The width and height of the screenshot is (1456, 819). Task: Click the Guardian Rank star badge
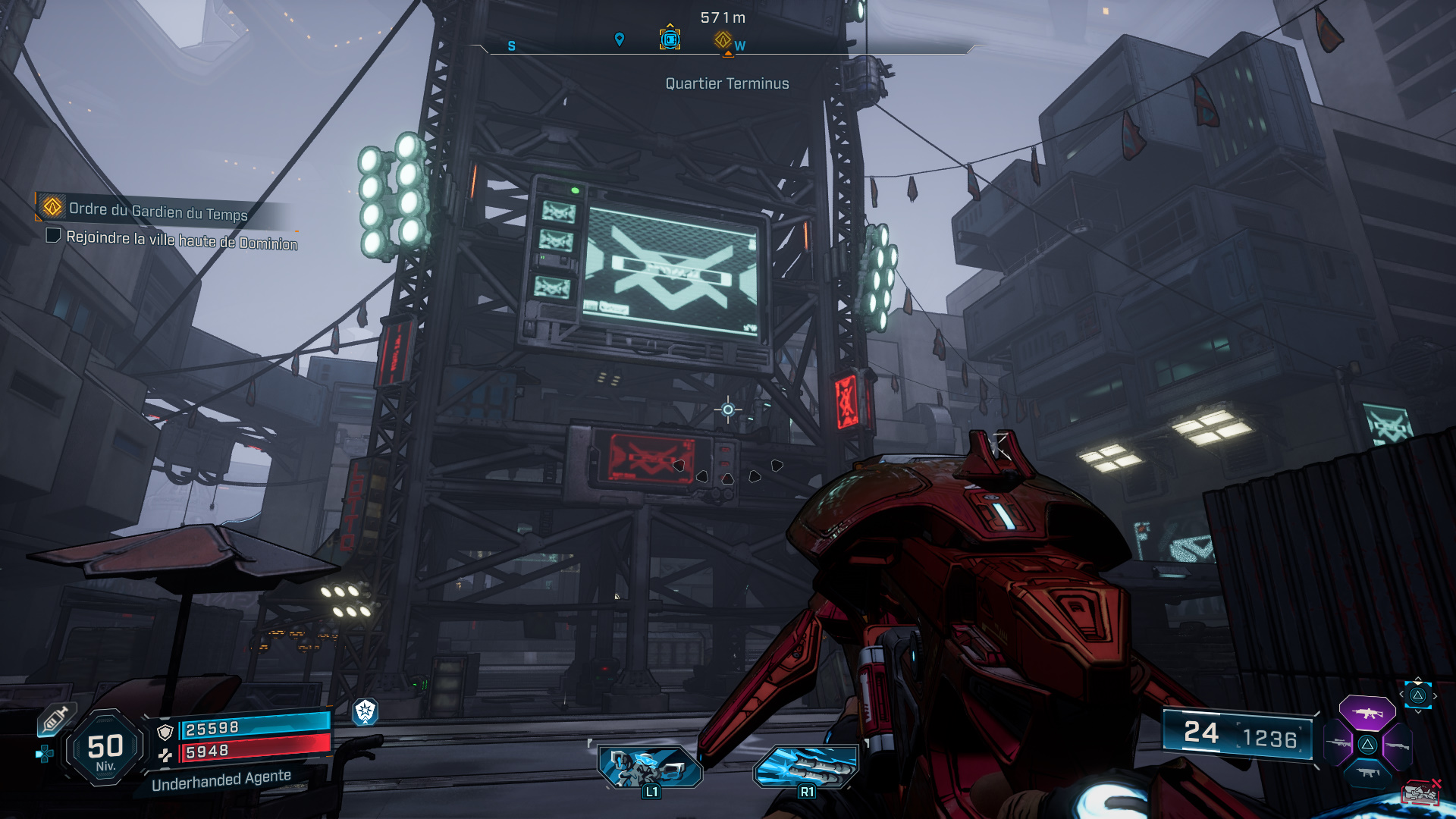(x=364, y=713)
